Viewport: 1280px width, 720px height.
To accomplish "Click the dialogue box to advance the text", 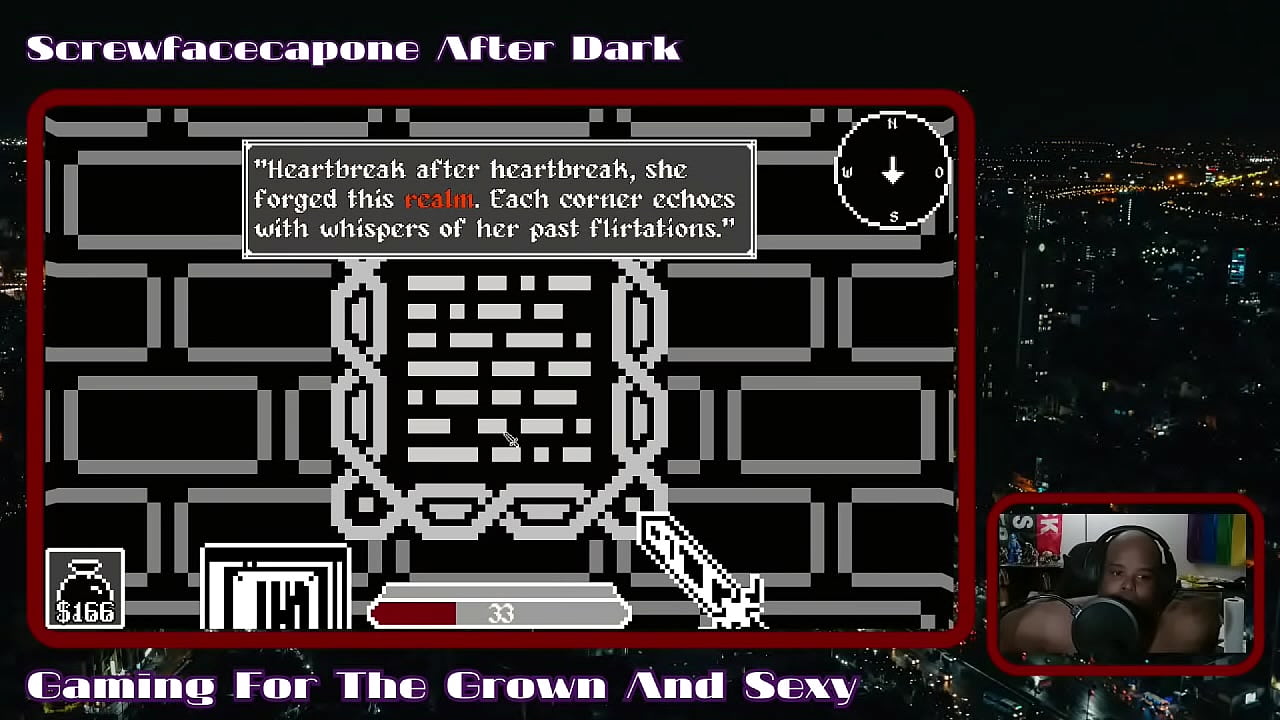I will click(x=498, y=198).
